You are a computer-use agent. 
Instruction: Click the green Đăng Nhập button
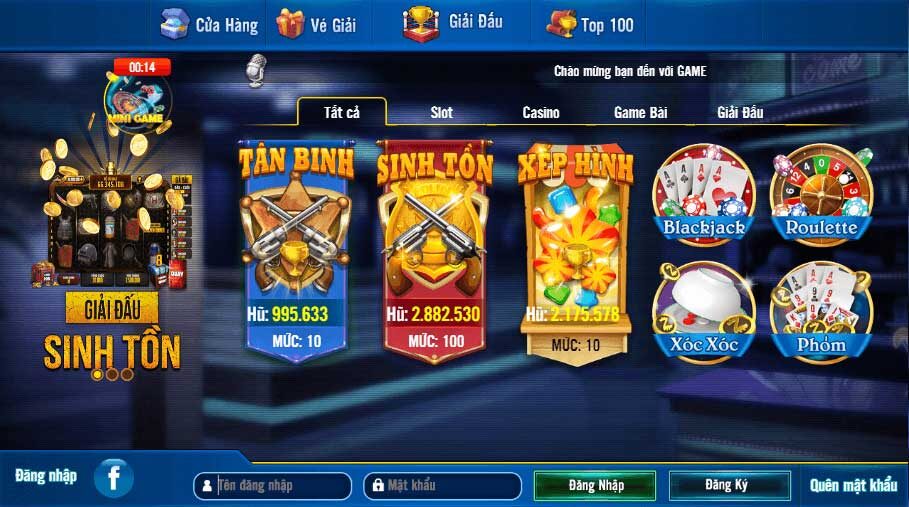pyautogui.click(x=595, y=486)
